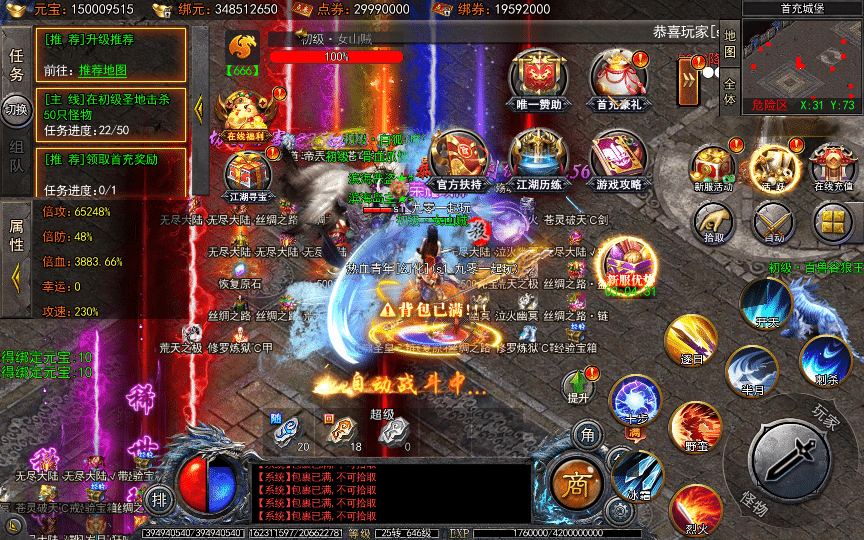Open the 首充豪礼 first-recharge gift bag
The image size is (864, 540).
coord(617,77)
